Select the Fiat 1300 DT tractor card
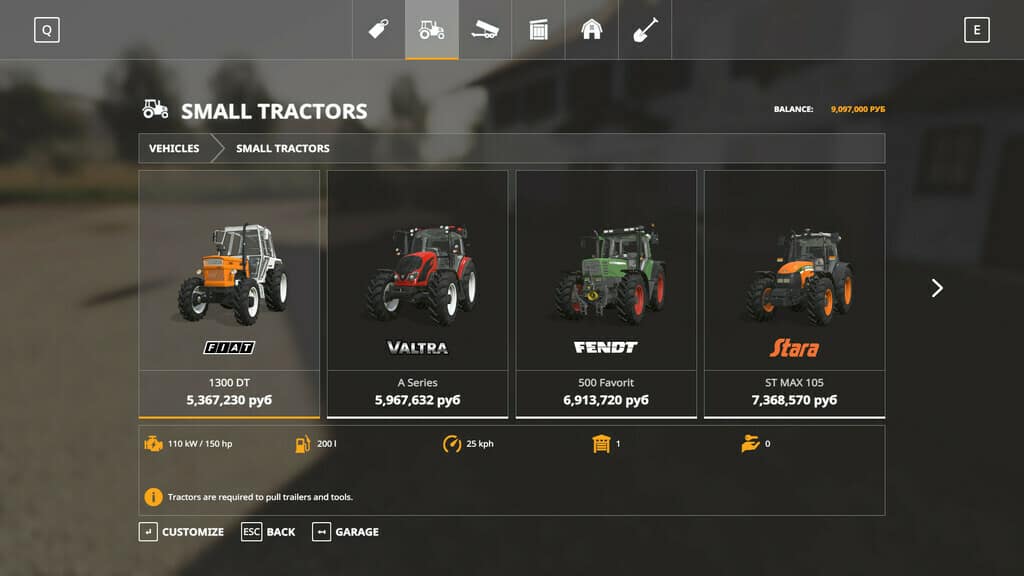The height and width of the screenshot is (576, 1024). coord(229,292)
